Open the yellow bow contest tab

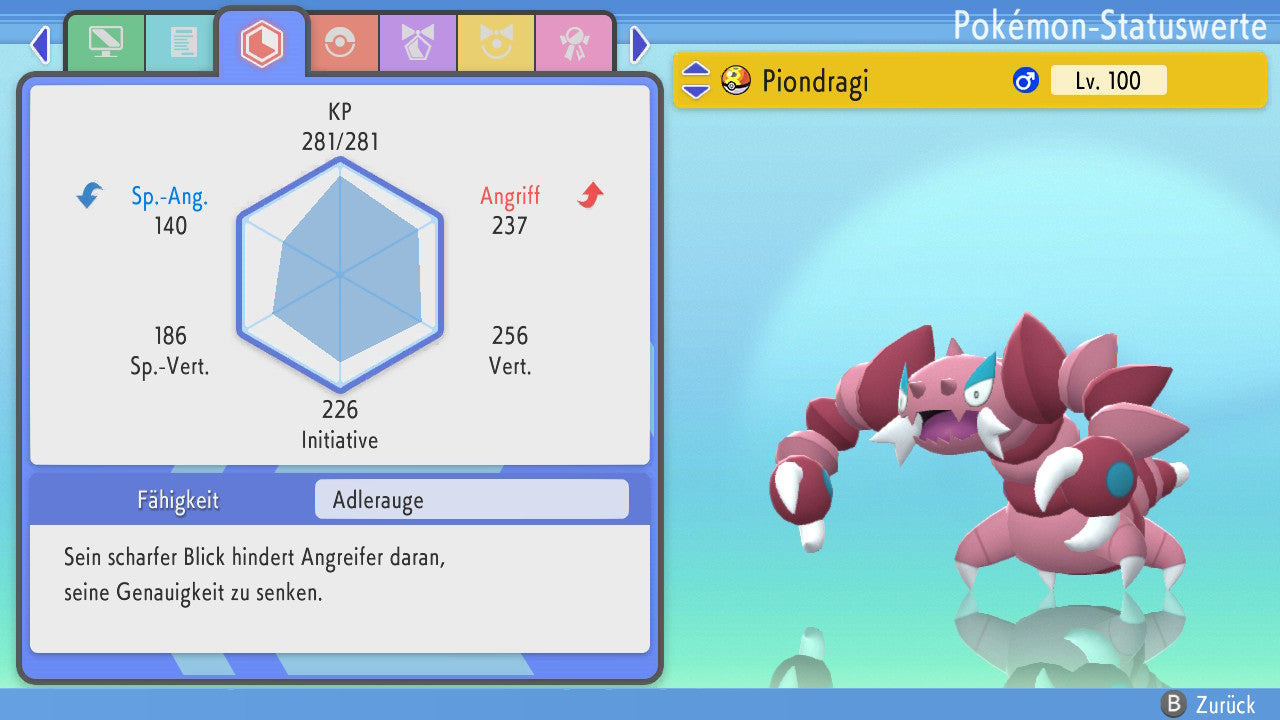(x=496, y=43)
